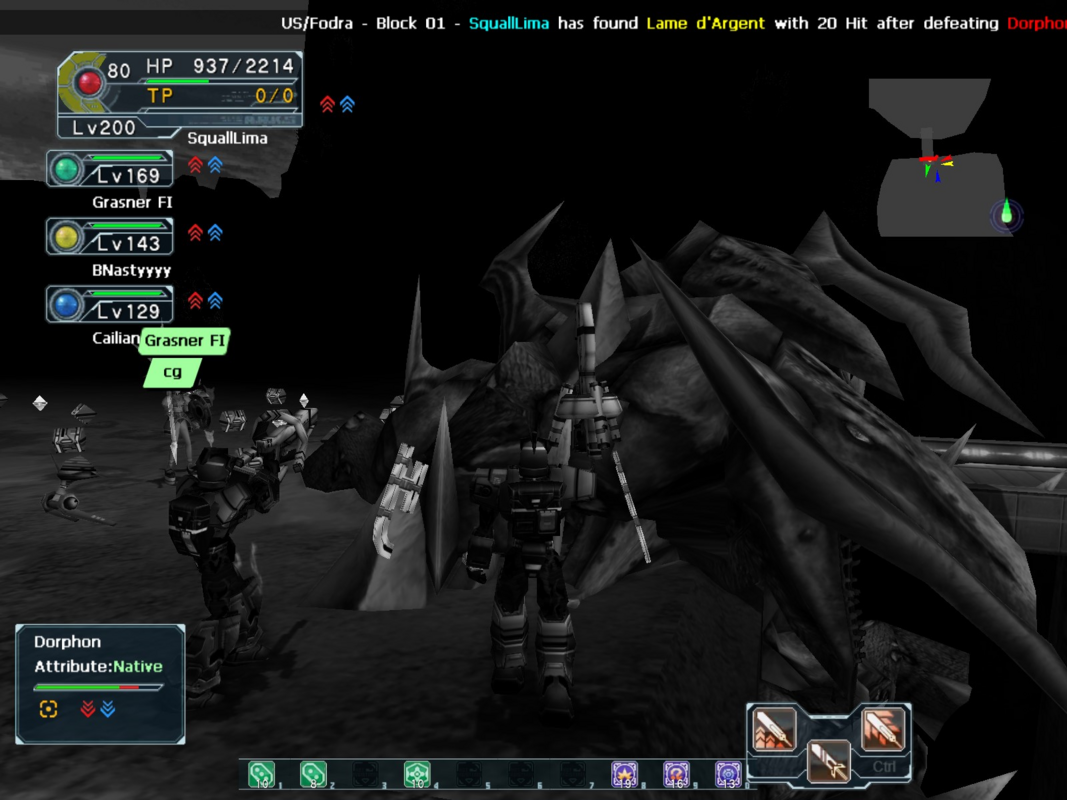
Task: Click Grasner FI's green chat bubble
Action: tap(184, 341)
